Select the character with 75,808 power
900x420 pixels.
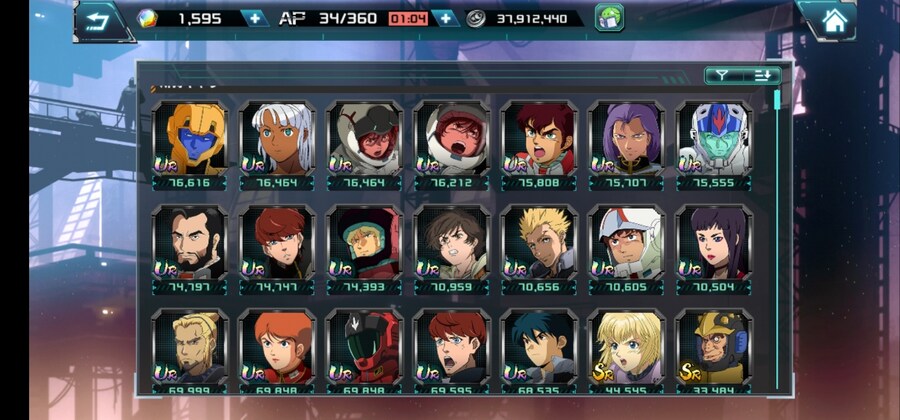539,144
